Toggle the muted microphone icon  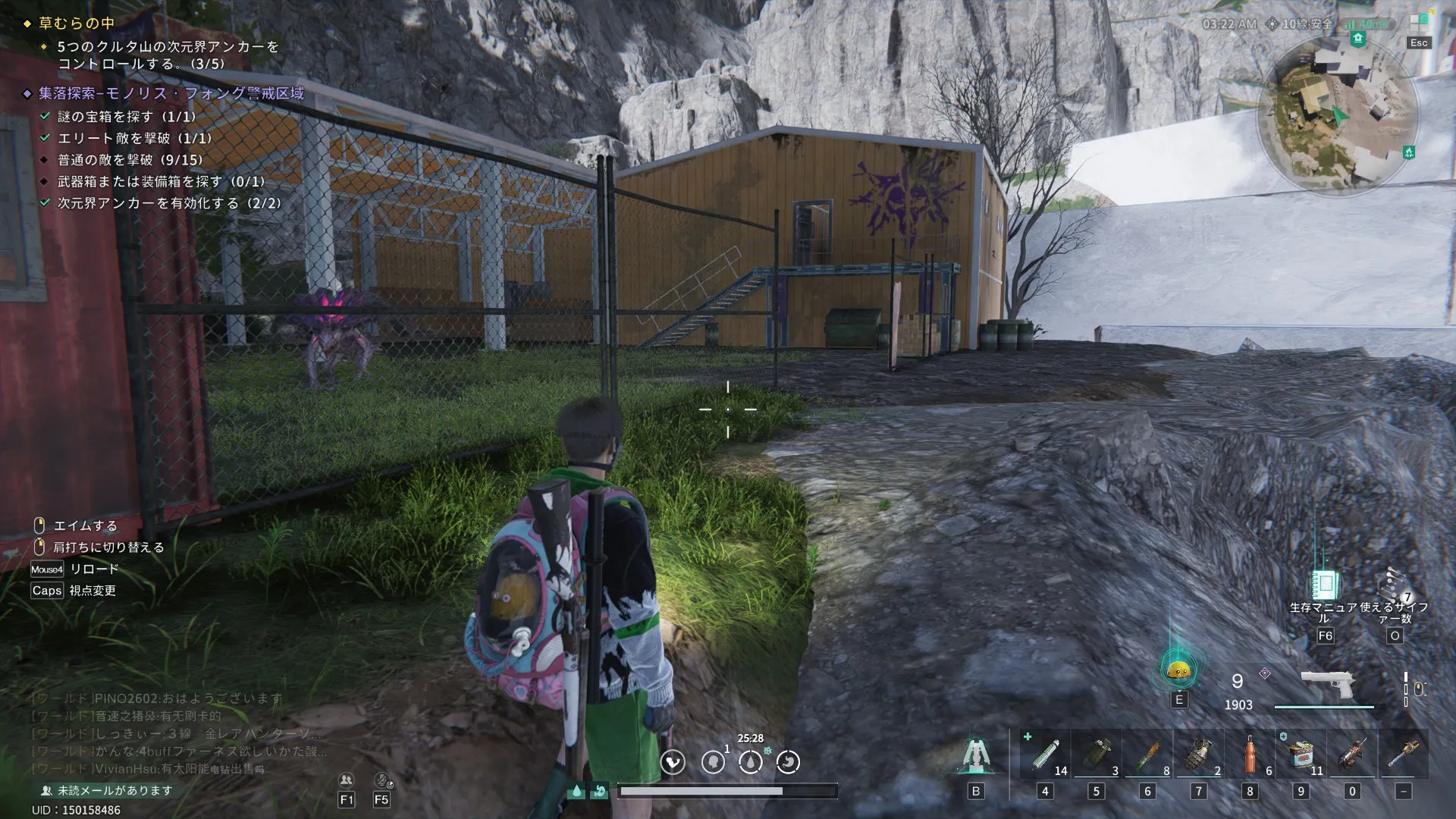coord(381,780)
